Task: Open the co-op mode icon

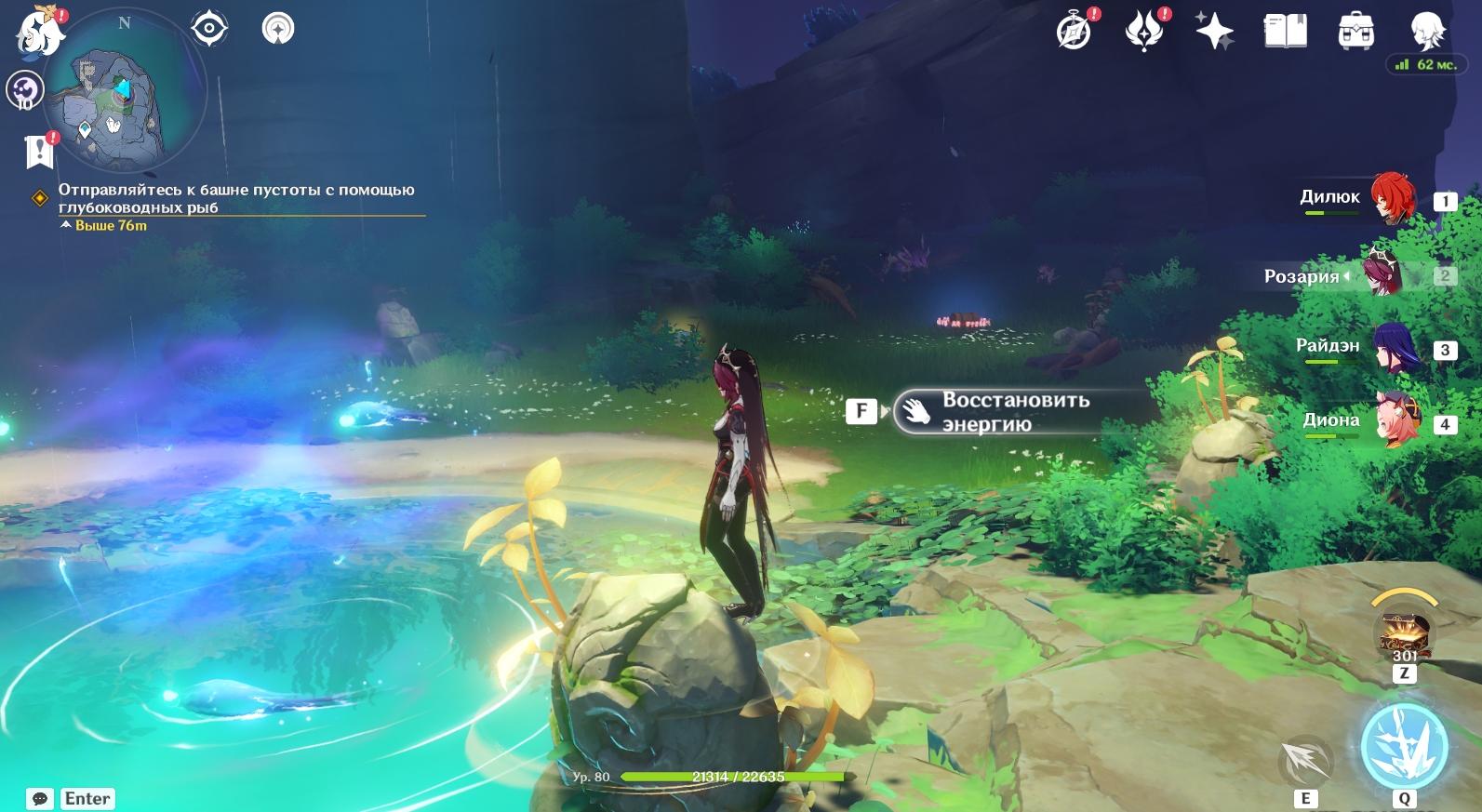Action: pyautogui.click(x=278, y=29)
